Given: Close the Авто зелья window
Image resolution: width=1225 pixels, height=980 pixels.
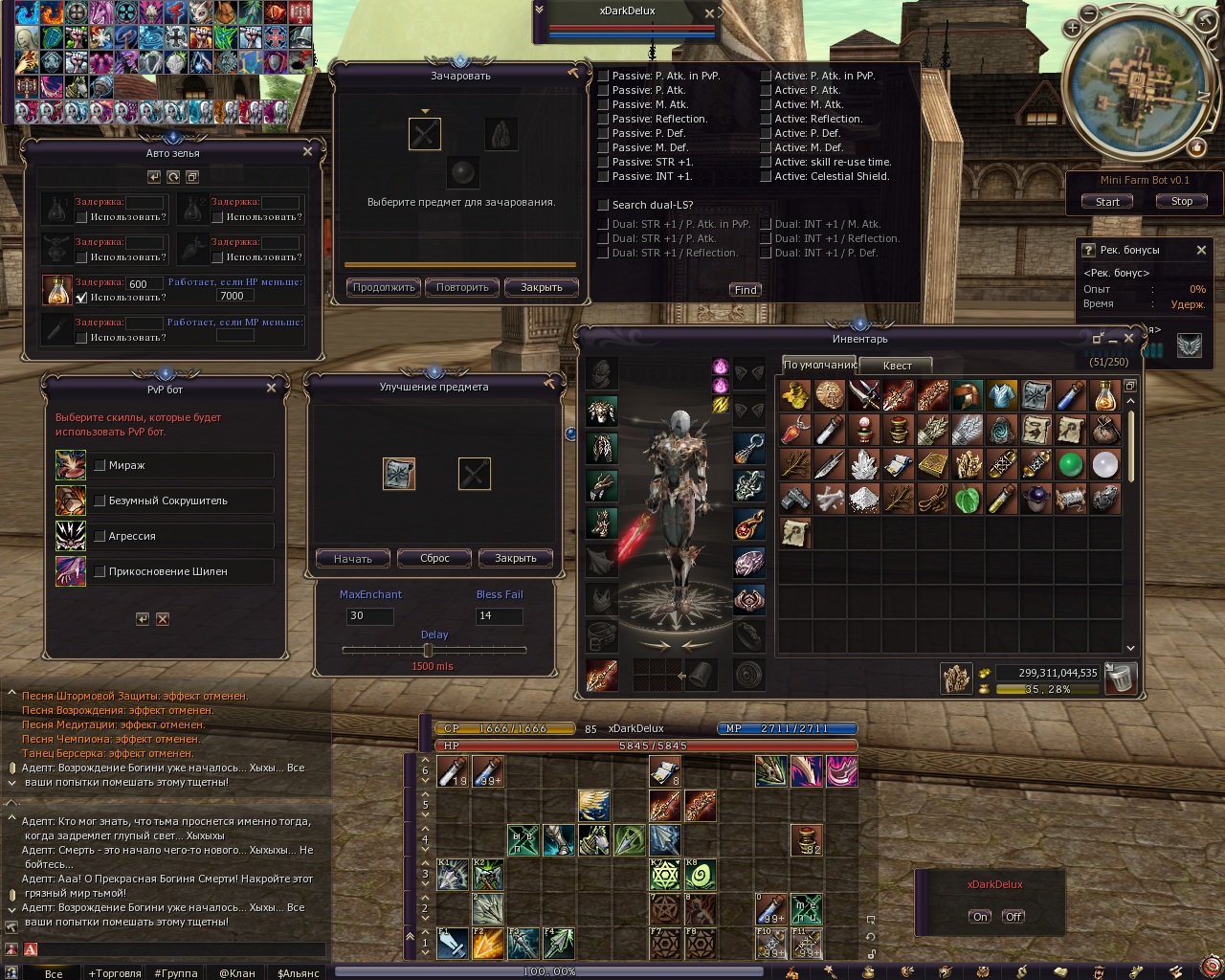Looking at the screenshot, I should tap(307, 151).
